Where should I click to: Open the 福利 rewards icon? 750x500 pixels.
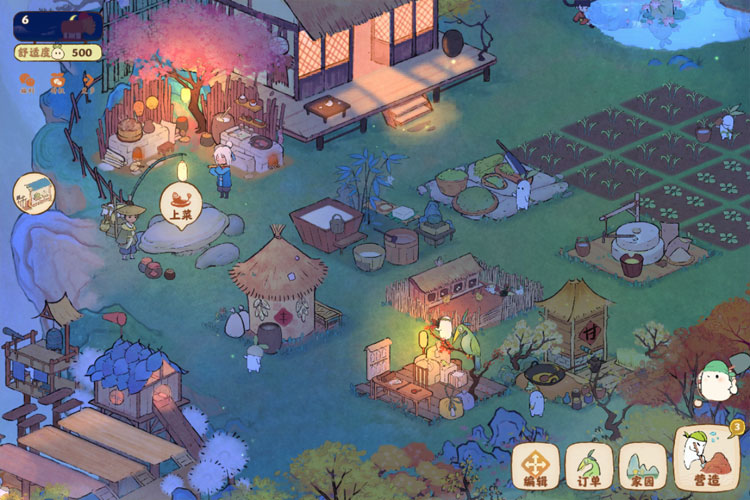point(26,82)
